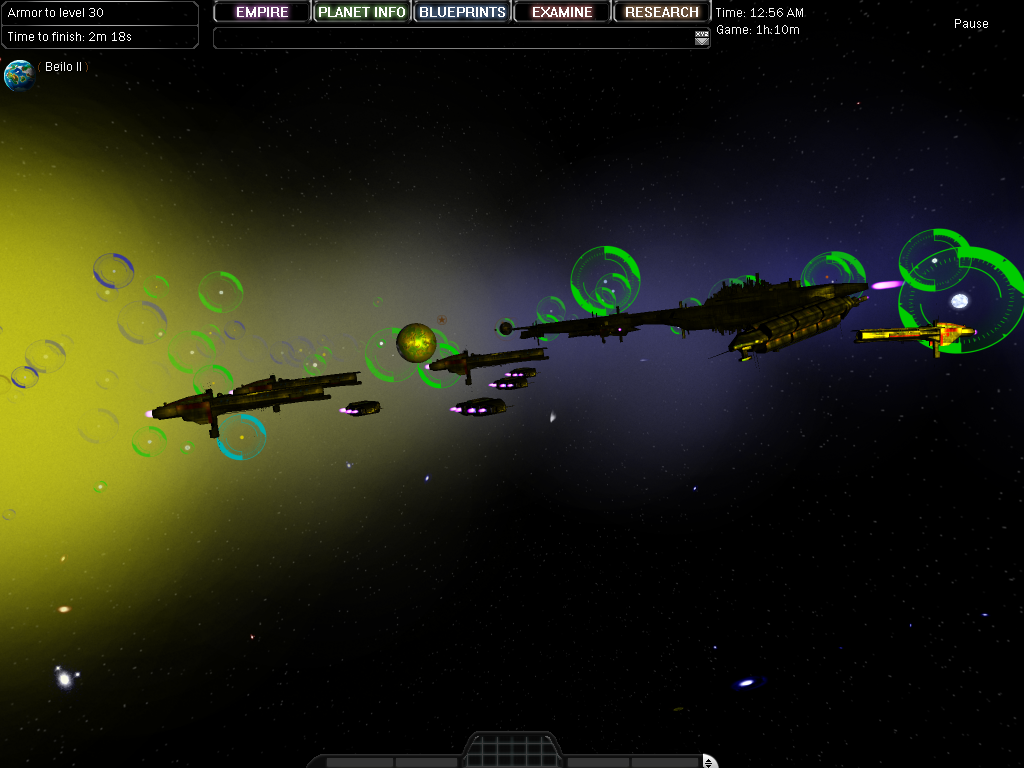Show the Planet Info panel
The height and width of the screenshot is (768, 1024).
point(362,12)
